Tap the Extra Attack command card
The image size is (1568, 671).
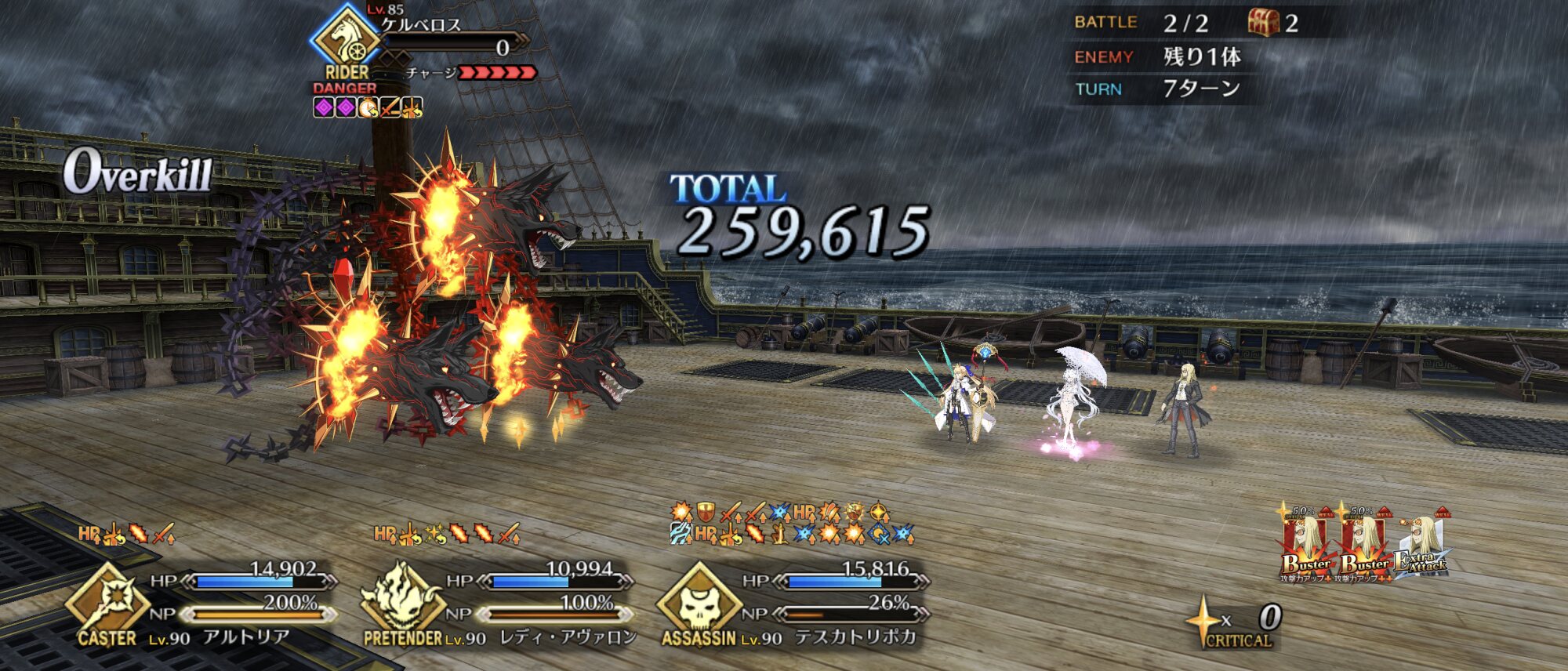point(1421,549)
